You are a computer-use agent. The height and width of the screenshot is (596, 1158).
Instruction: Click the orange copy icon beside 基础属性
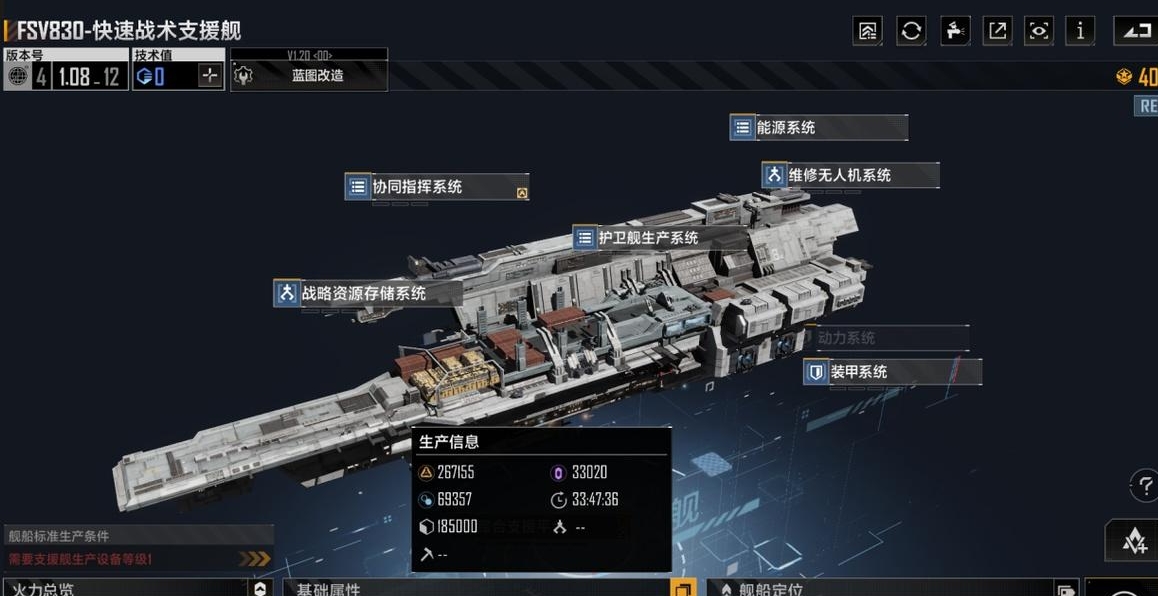click(682, 588)
